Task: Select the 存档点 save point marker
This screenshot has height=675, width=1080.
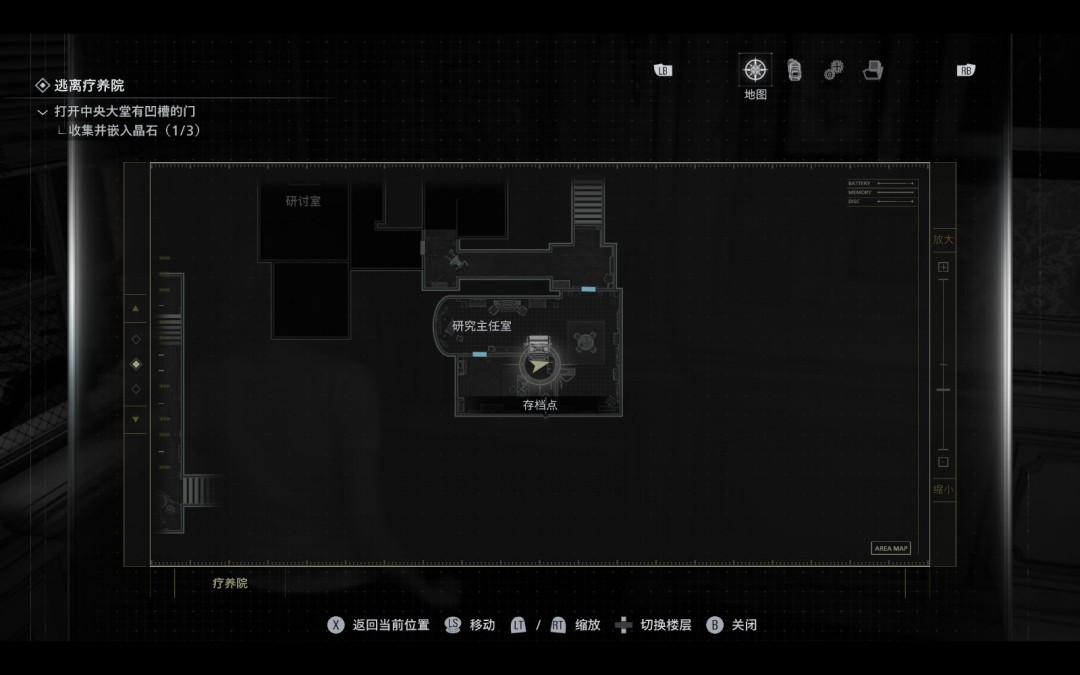Action: pos(540,405)
